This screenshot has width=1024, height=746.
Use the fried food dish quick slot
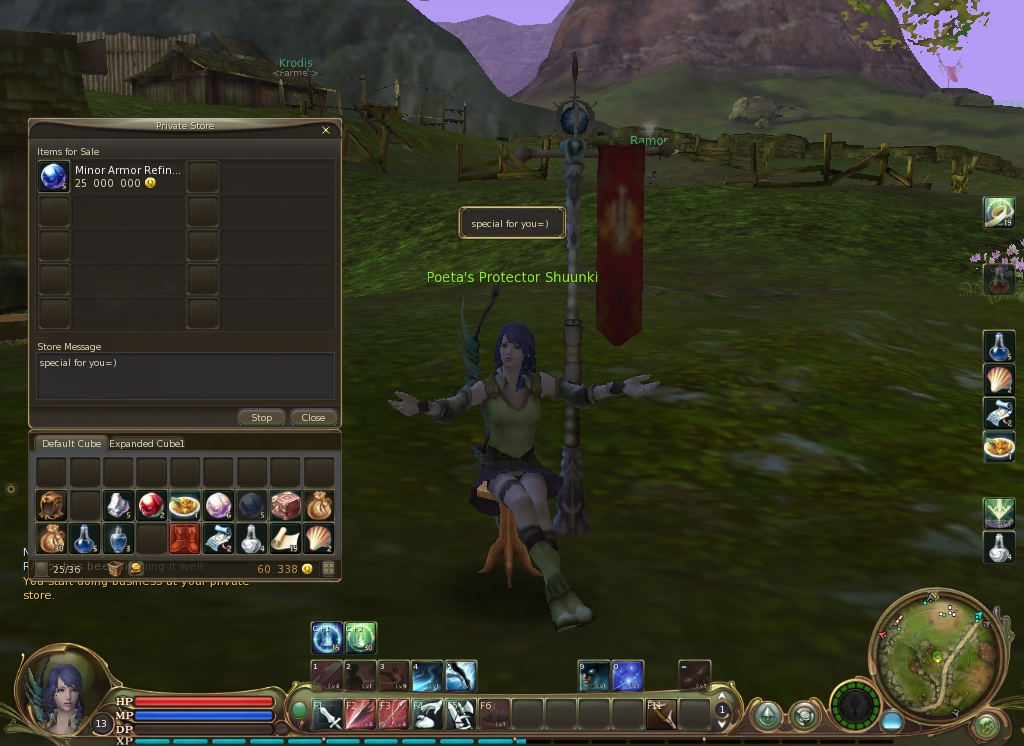[x=999, y=446]
